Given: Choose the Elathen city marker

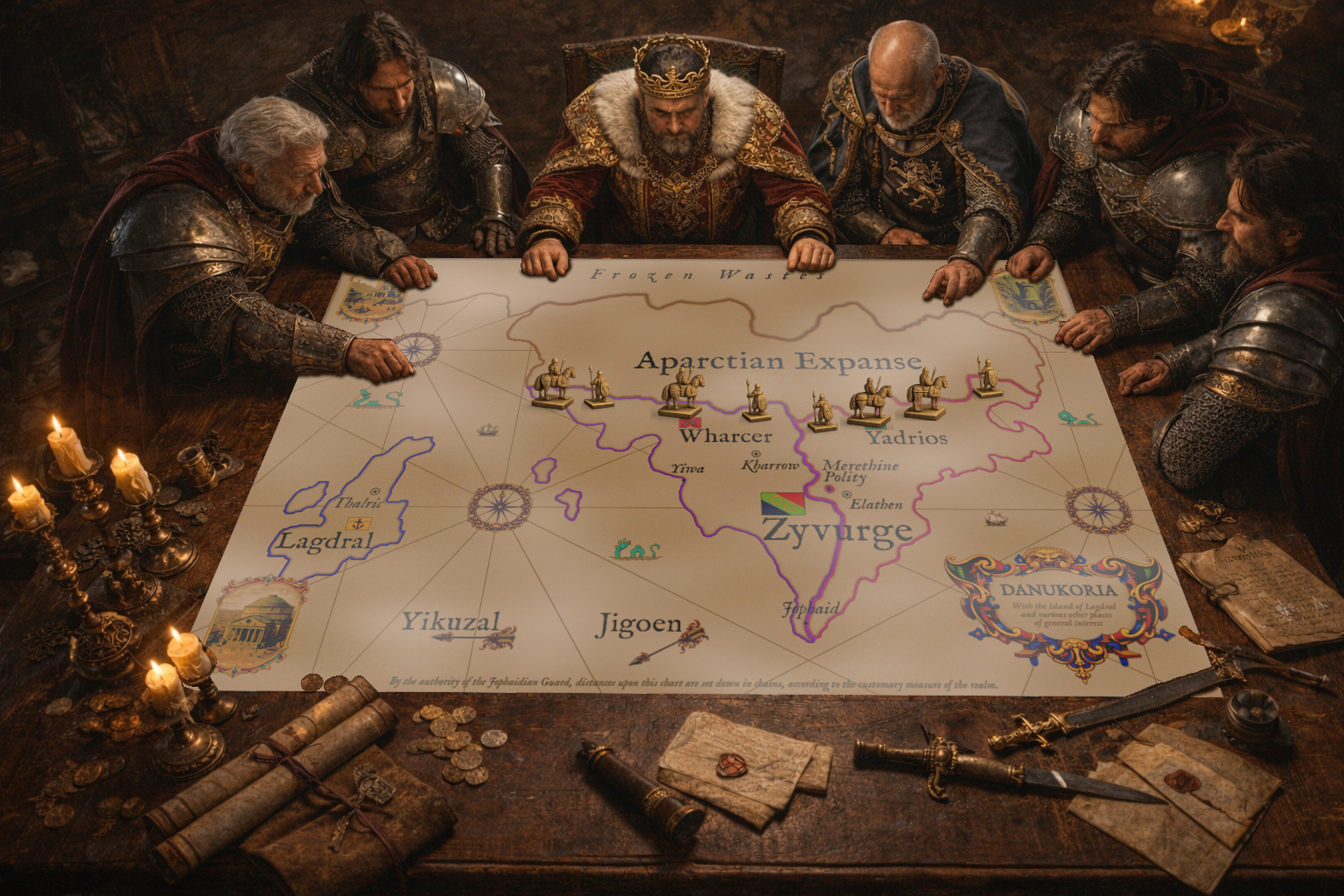Looking at the screenshot, I should coord(846,495).
